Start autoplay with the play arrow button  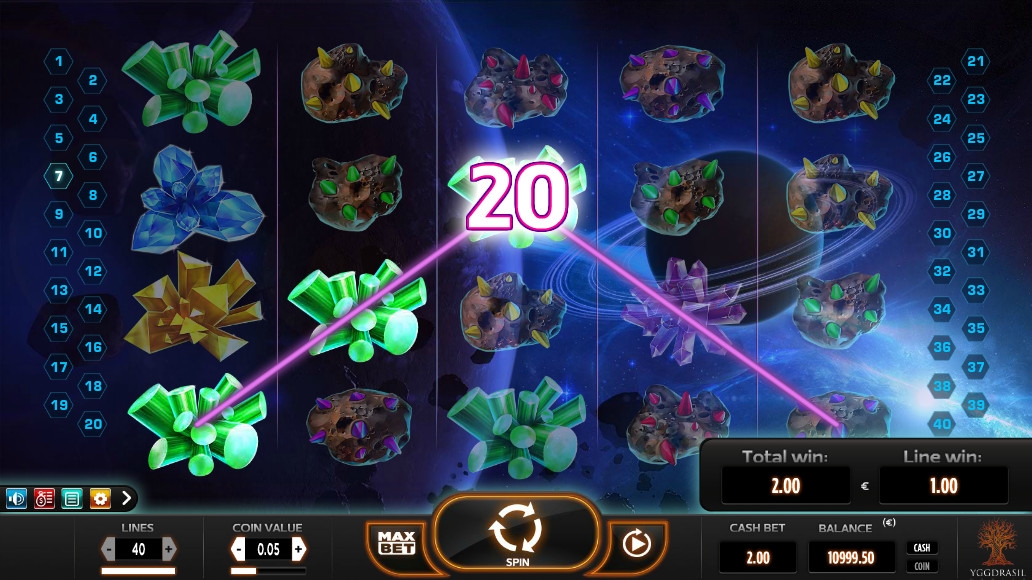click(632, 543)
